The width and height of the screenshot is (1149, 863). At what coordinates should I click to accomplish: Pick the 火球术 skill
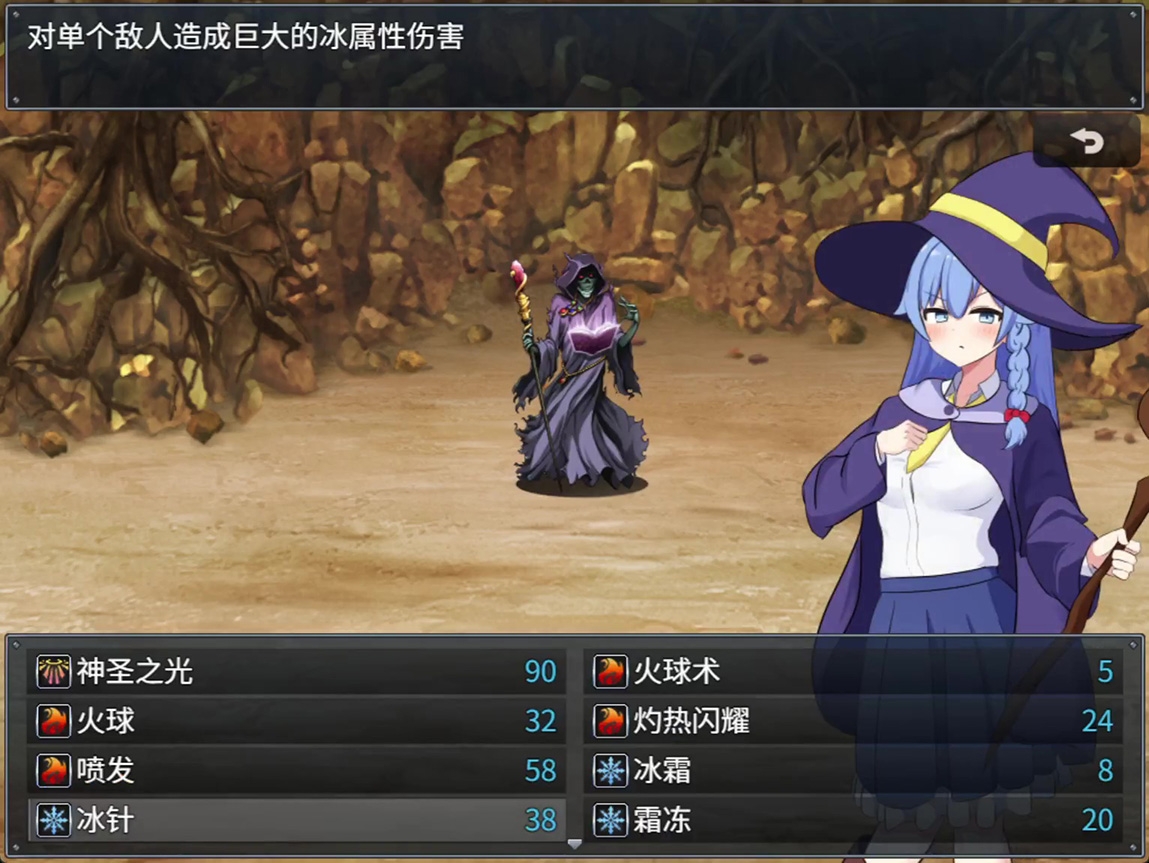tap(853, 671)
